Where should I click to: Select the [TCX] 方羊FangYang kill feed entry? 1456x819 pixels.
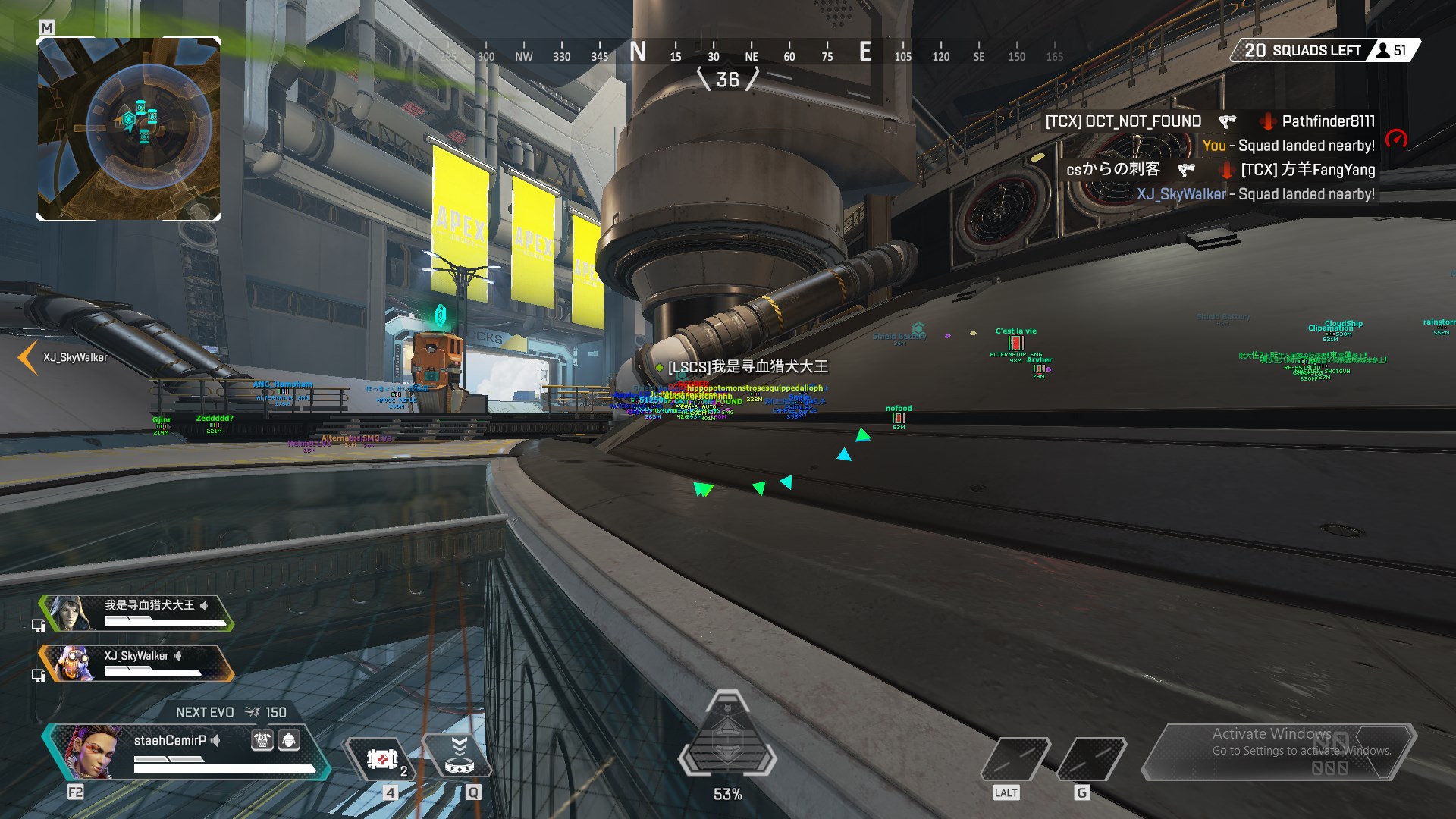[x=1307, y=170]
